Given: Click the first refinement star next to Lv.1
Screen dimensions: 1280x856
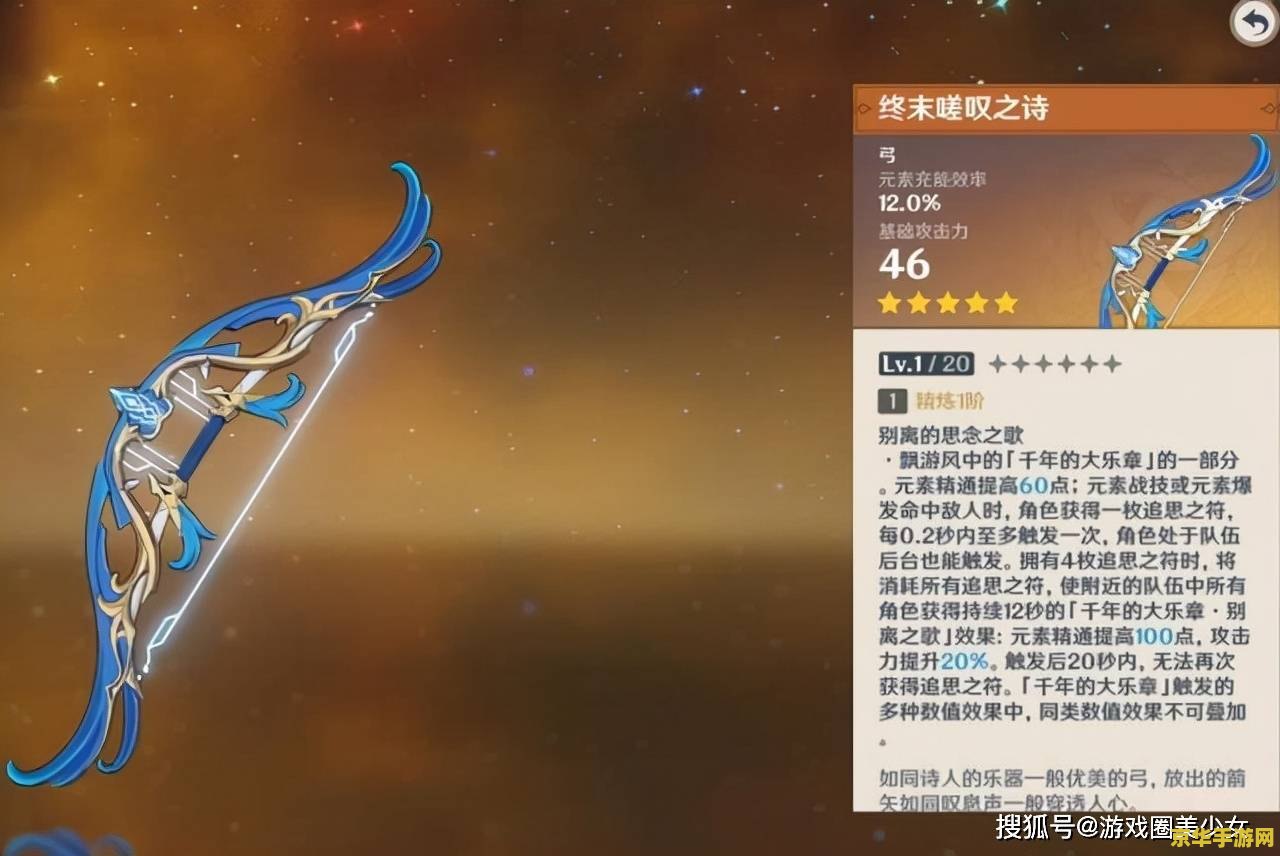Looking at the screenshot, I should (x=998, y=364).
